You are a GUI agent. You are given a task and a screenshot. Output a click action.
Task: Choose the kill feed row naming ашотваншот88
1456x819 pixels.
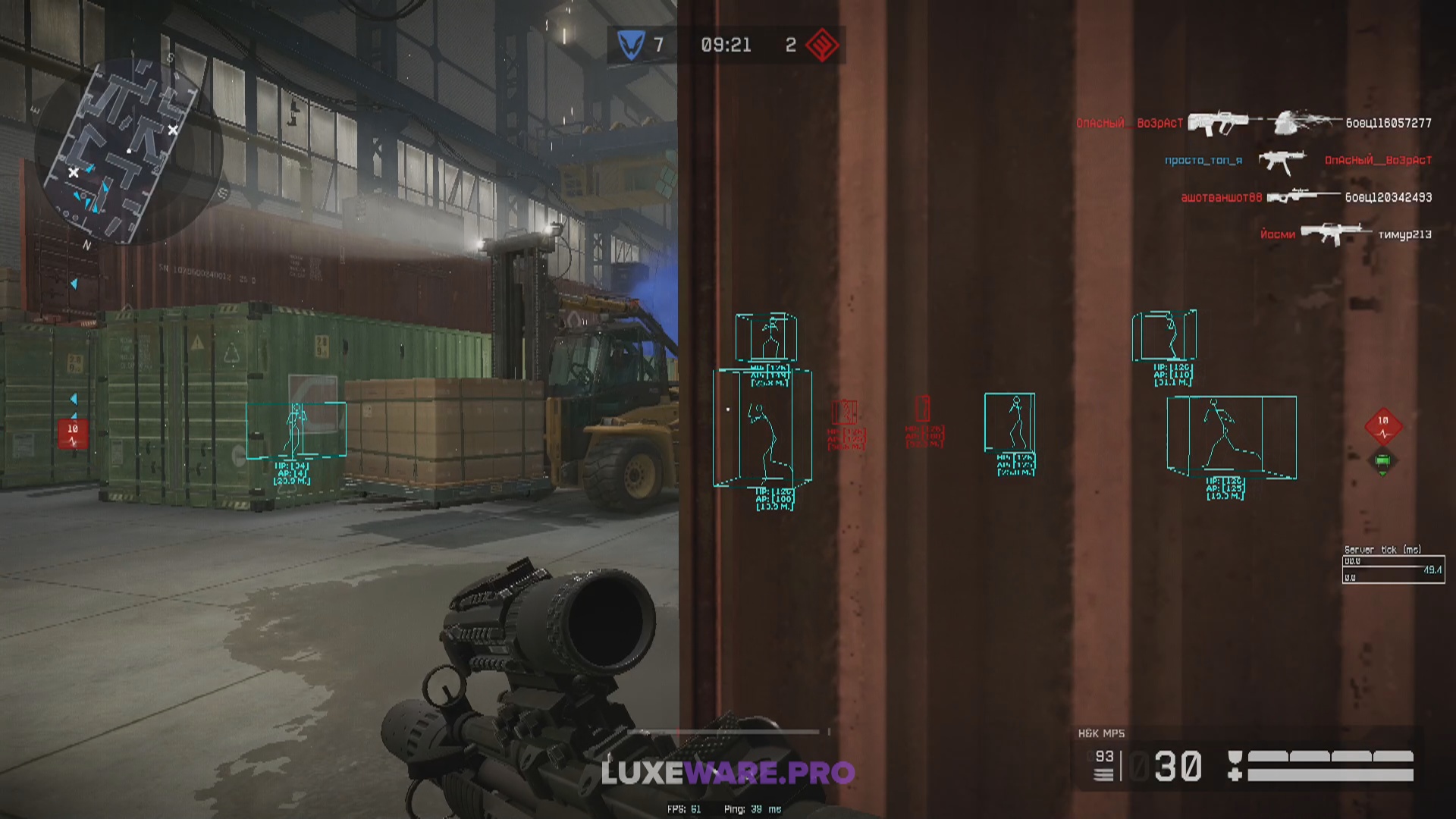[1306, 197]
